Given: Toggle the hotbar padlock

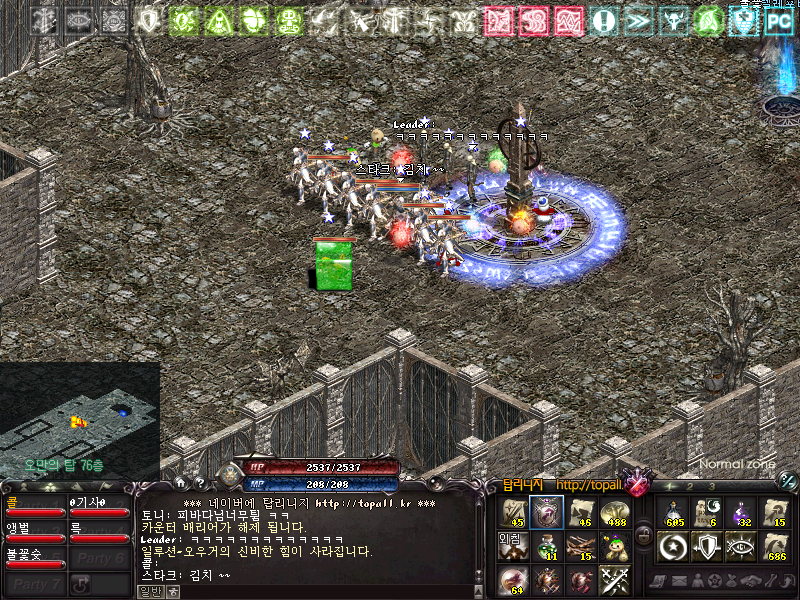Looking at the screenshot, I should pos(645,534).
